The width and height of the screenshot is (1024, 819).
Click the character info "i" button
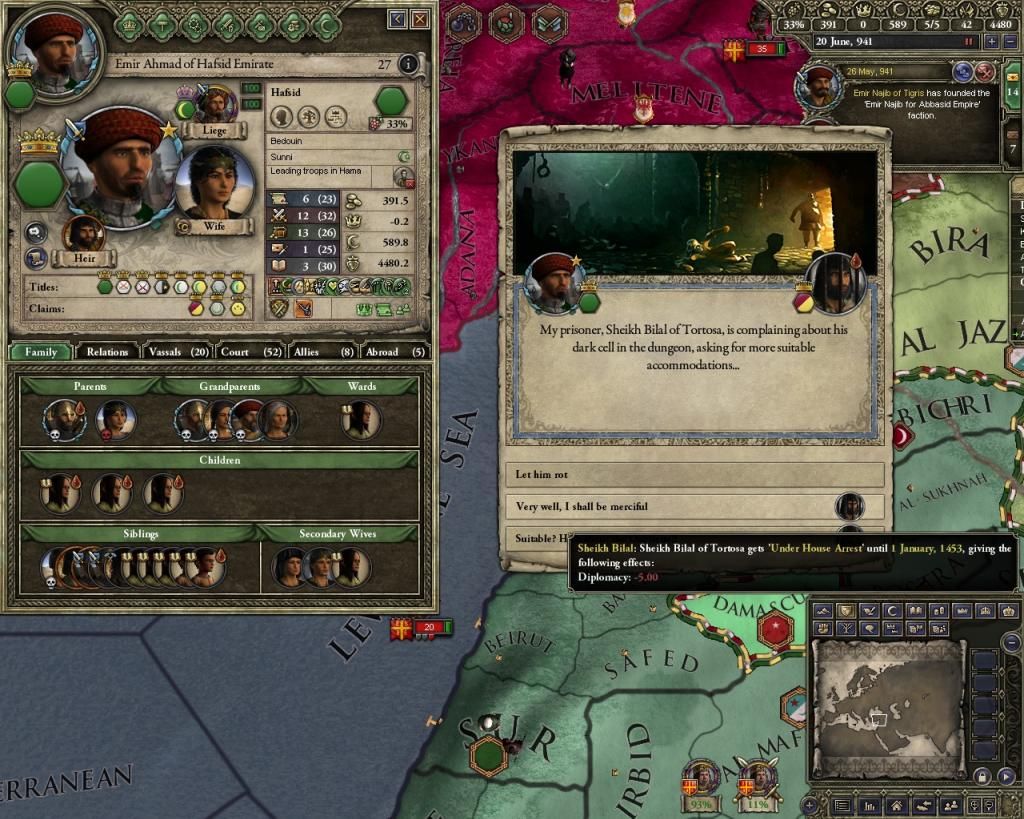tap(407, 65)
